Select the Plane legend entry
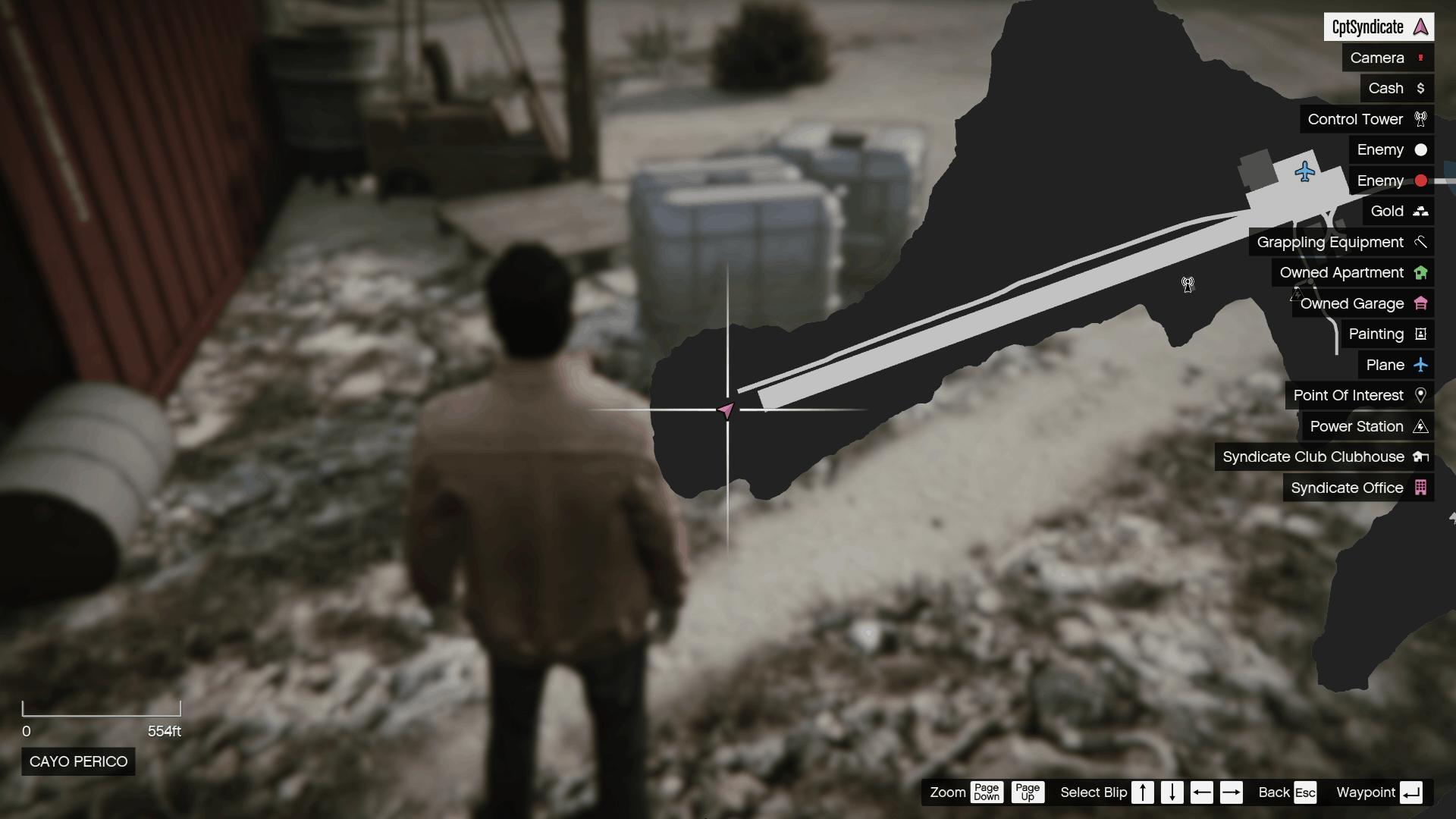This screenshot has width=1456, height=819. point(1395,365)
